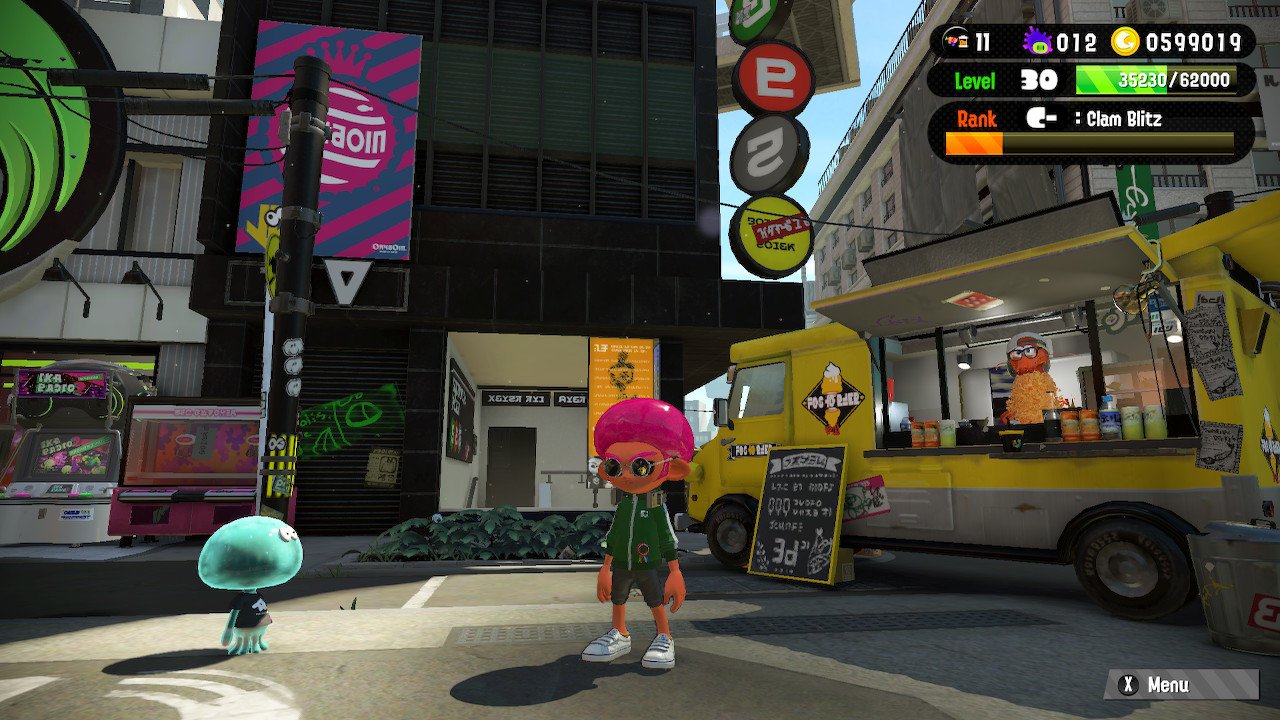Click the gold cash coin icon

click(1127, 42)
